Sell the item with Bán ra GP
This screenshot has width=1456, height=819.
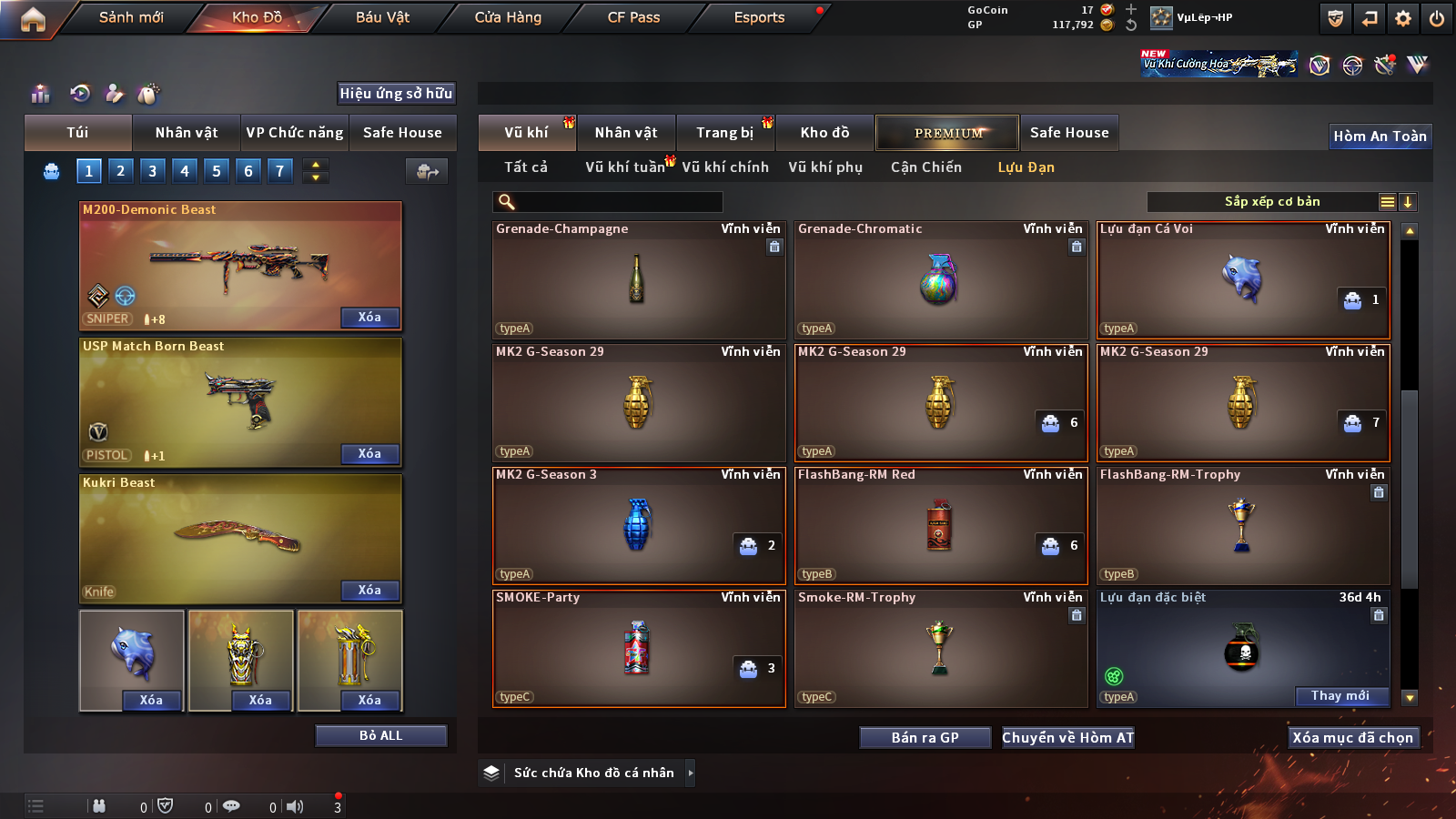[x=925, y=738]
